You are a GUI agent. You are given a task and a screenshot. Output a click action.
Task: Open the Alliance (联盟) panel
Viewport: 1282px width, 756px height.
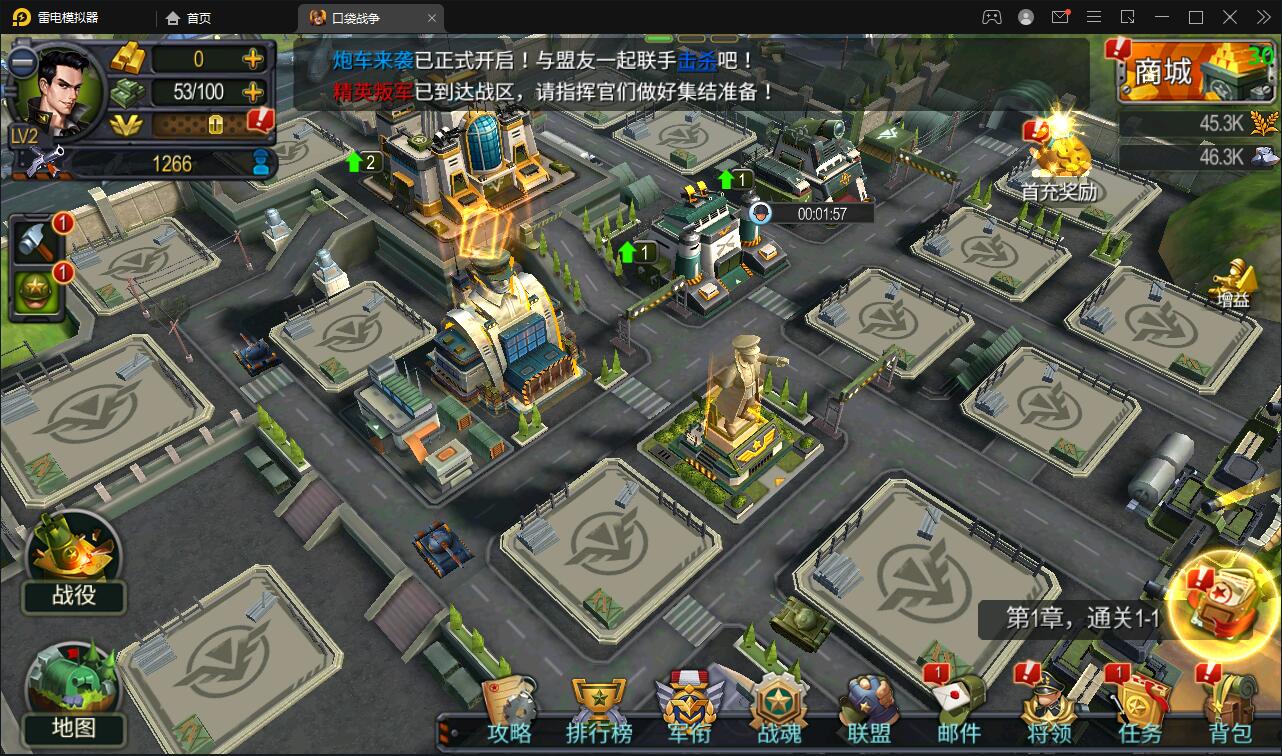[867, 703]
